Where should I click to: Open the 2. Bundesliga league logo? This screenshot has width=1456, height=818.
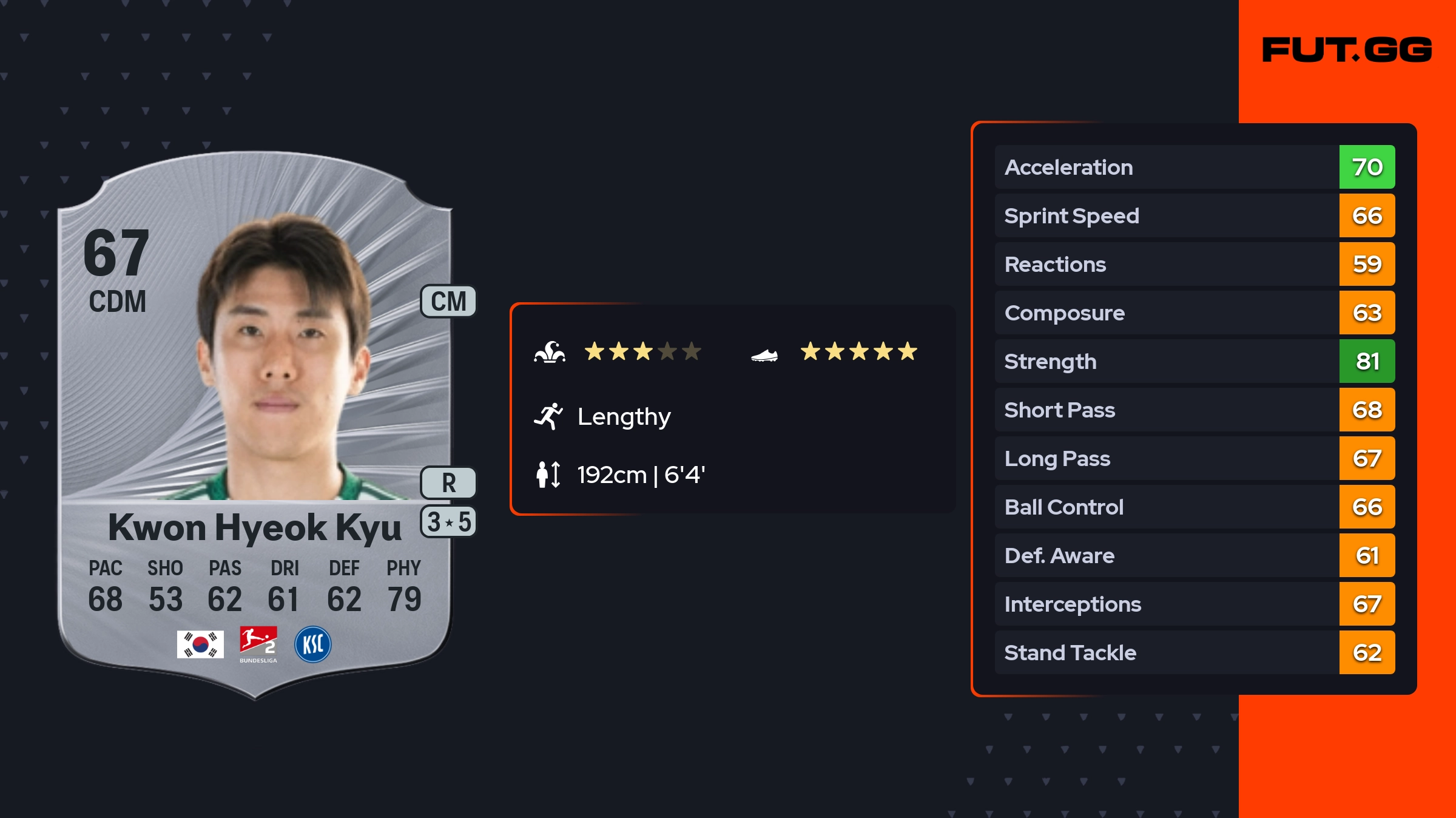pos(258,644)
